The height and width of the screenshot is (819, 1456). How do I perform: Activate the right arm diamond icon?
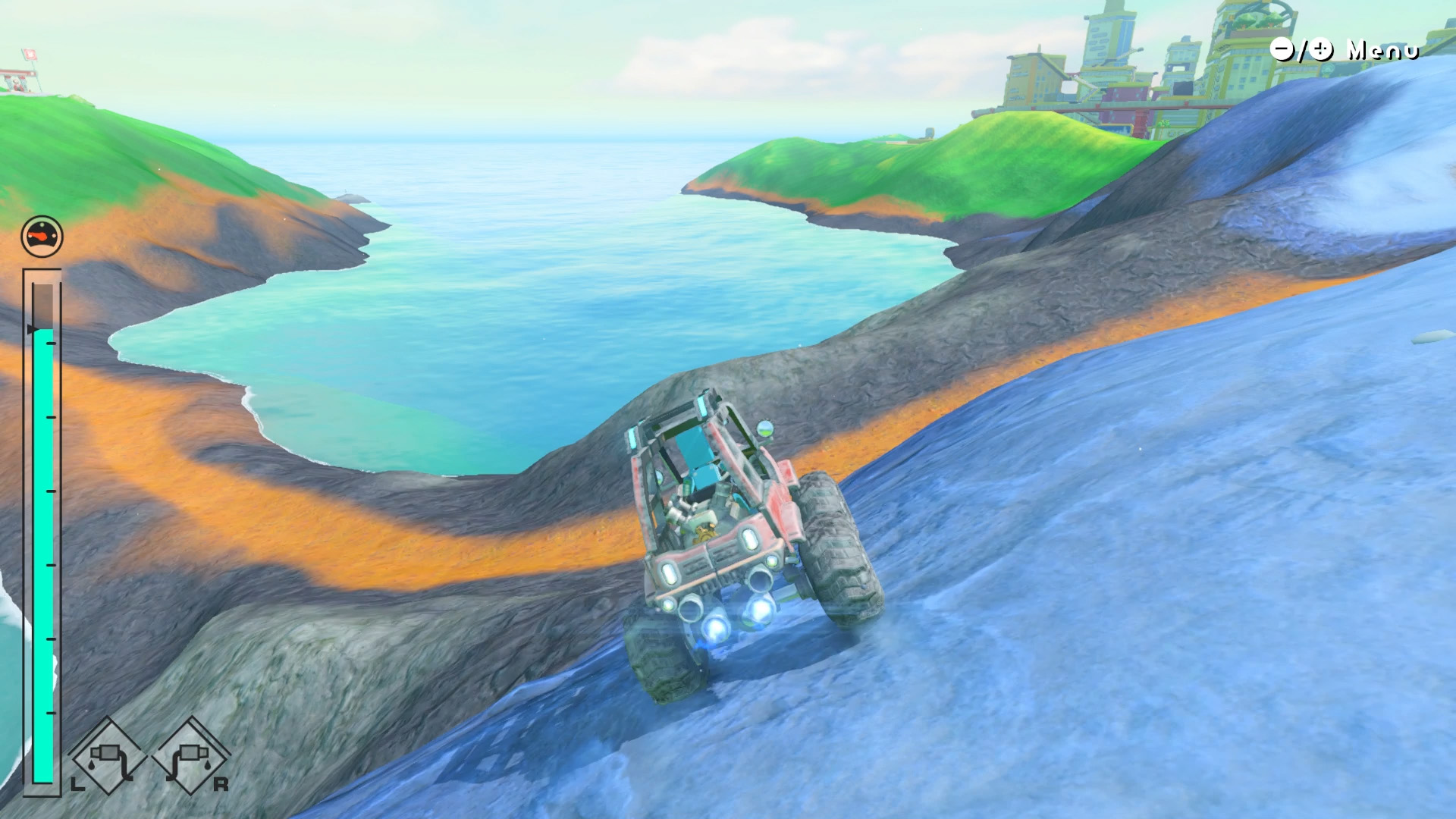point(190,756)
